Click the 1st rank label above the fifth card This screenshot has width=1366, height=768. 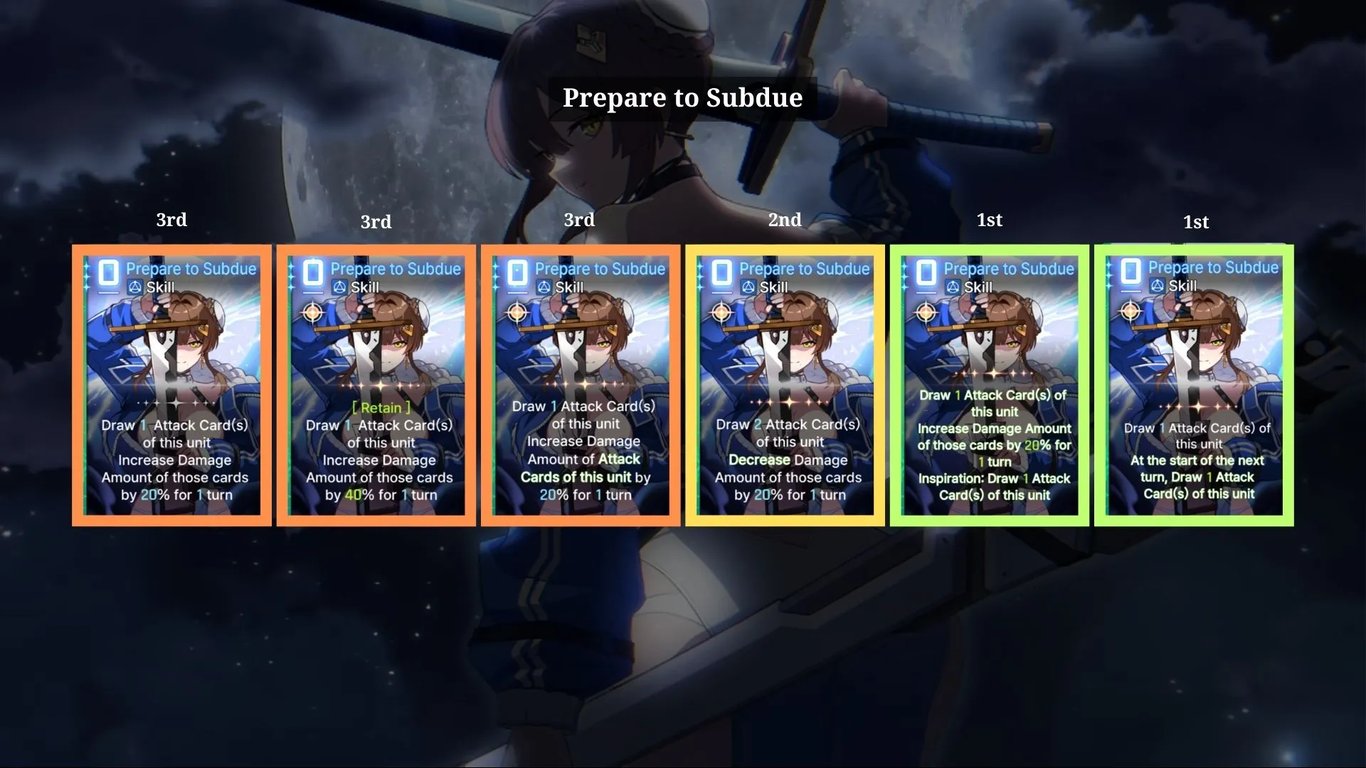coord(989,219)
